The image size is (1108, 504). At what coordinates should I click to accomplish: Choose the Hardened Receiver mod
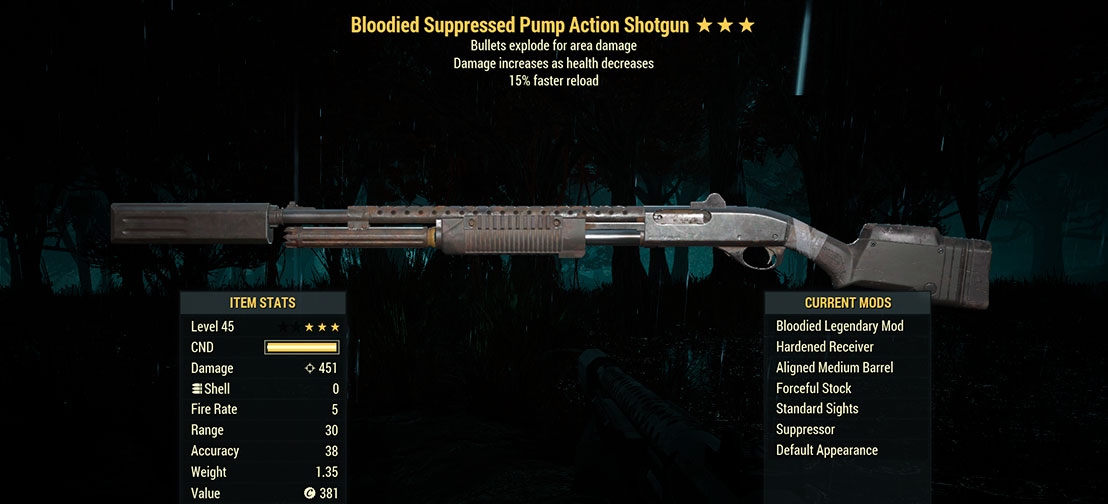tap(825, 347)
